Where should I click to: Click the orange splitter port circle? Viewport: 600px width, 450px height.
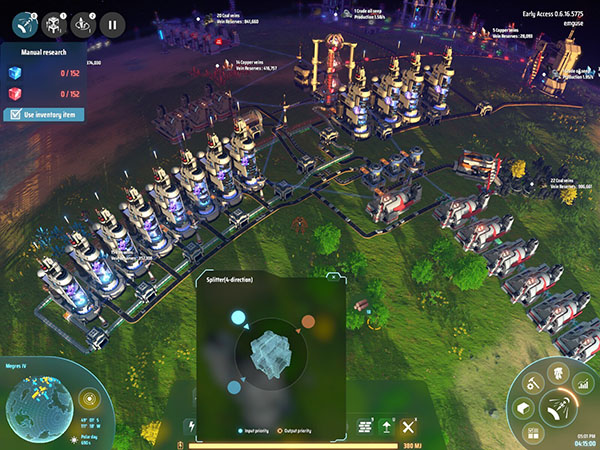coord(309,322)
